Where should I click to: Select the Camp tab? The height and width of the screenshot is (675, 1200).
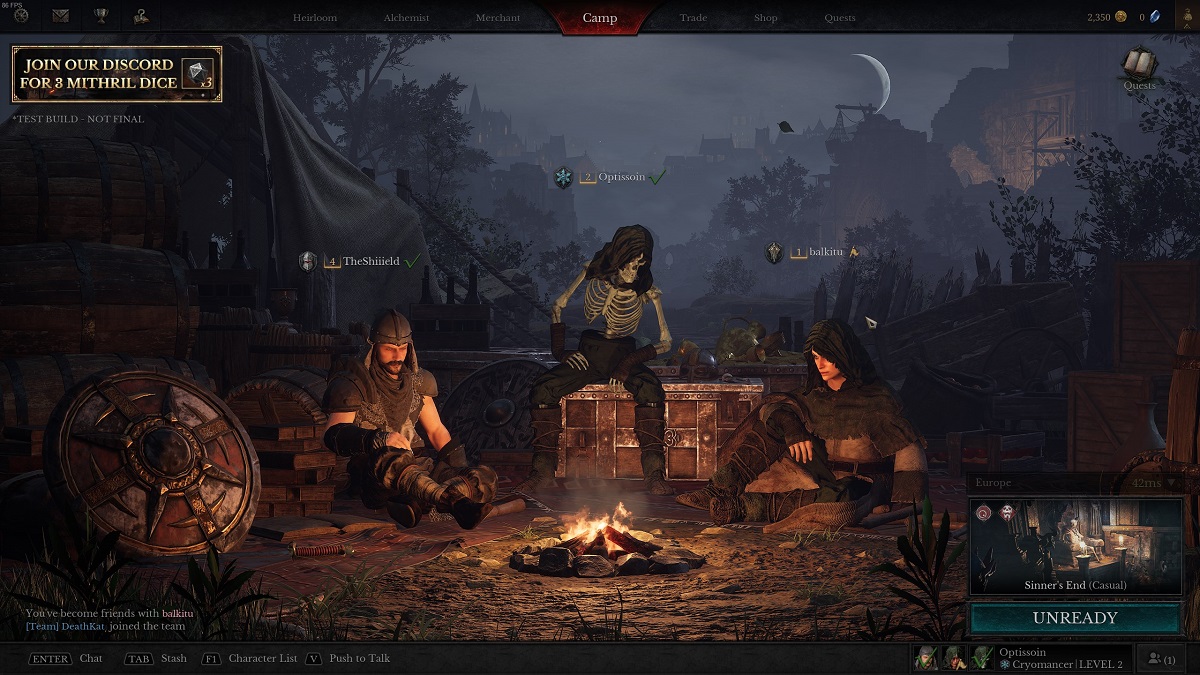coord(600,18)
